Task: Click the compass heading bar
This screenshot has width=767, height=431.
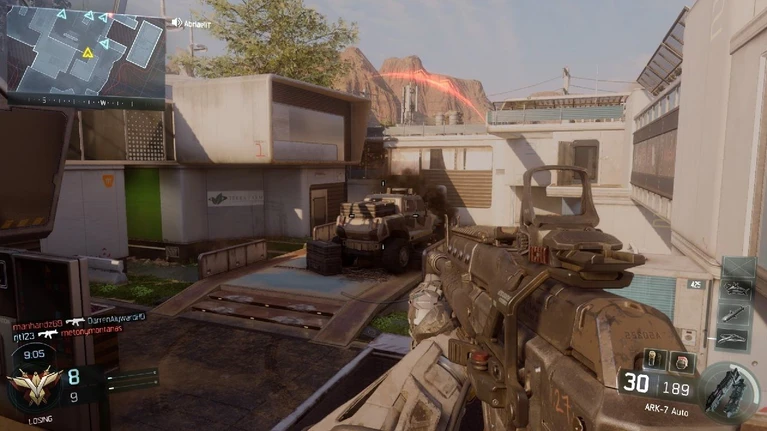Action: [x=85, y=101]
